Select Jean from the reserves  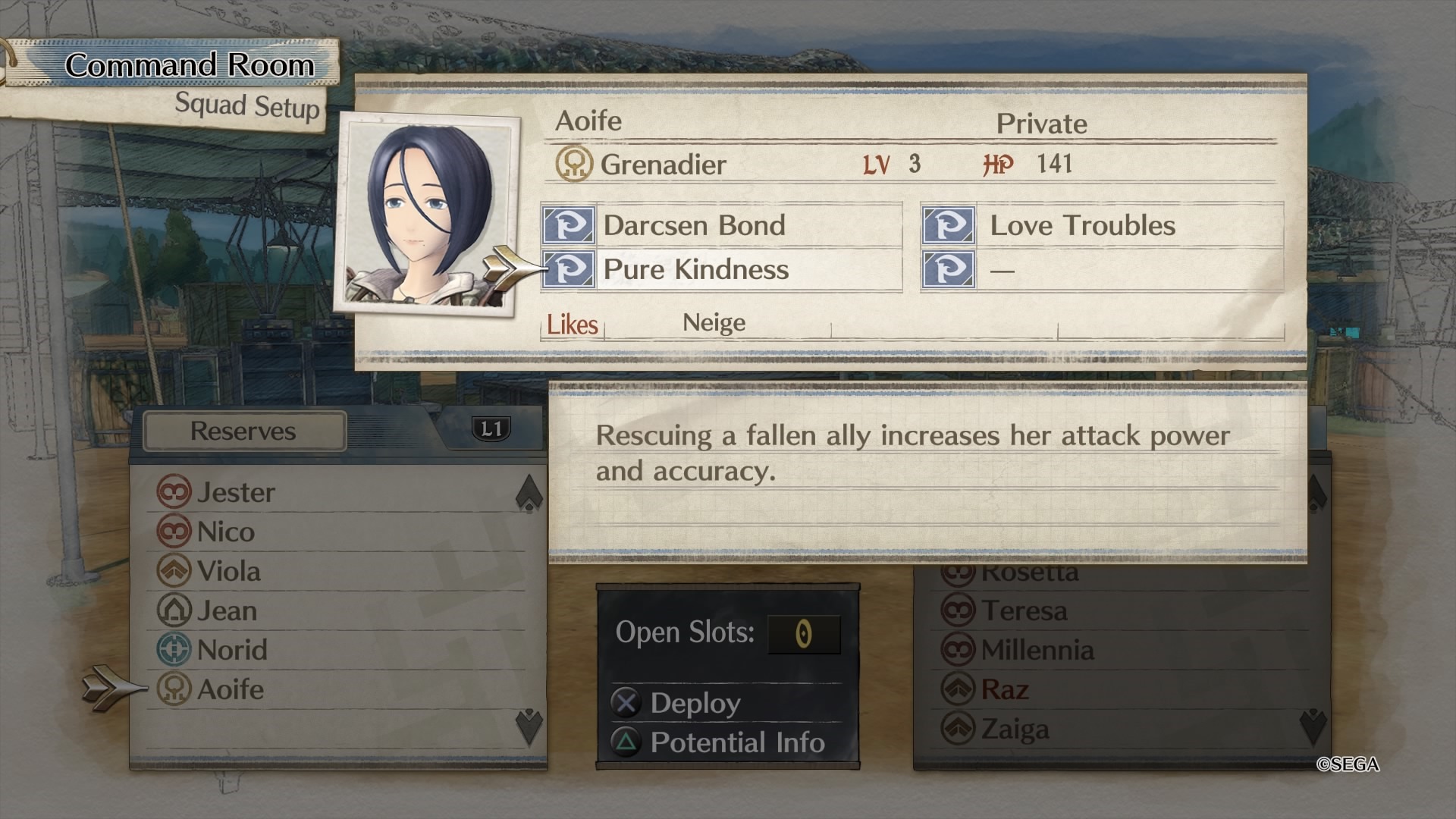(227, 611)
